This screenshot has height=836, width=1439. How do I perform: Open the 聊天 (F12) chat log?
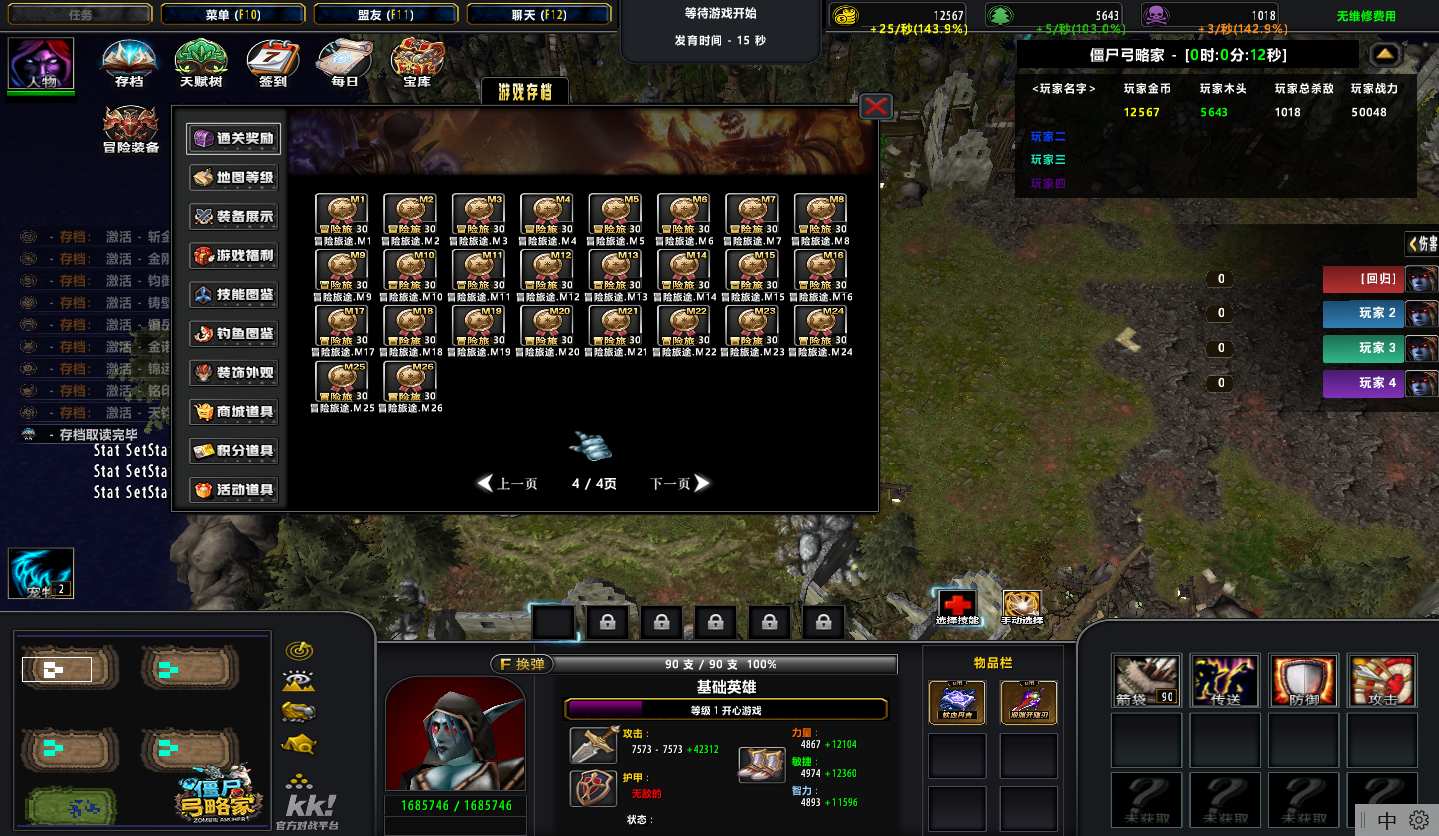538,14
